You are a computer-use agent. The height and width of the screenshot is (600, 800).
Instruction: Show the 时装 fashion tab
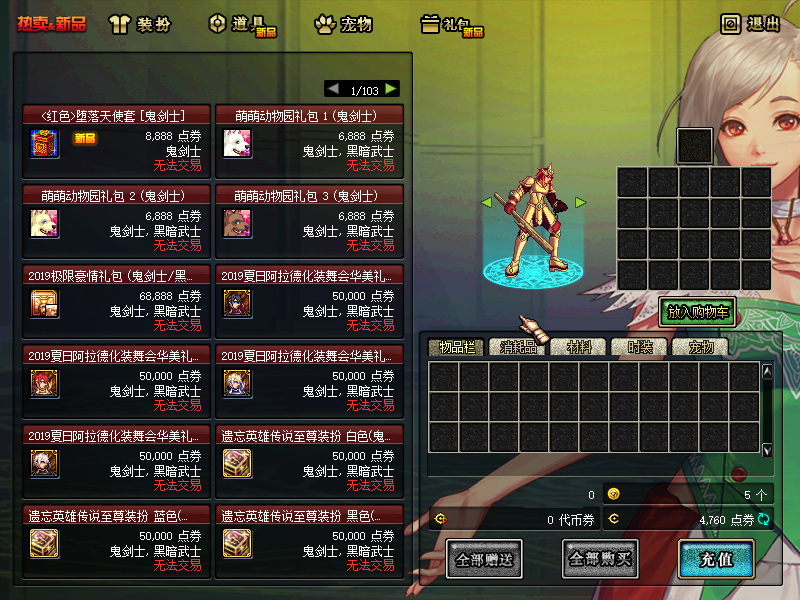tap(640, 347)
